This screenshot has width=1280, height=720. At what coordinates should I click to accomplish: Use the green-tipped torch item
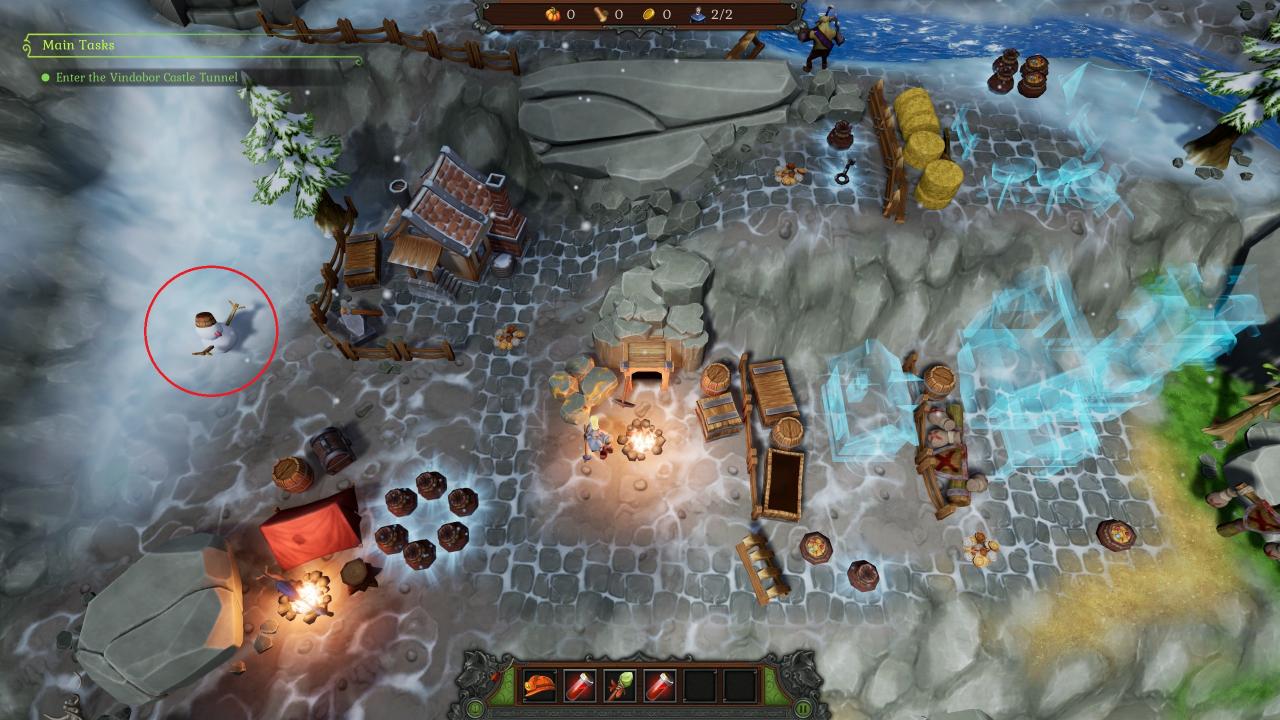click(x=620, y=686)
